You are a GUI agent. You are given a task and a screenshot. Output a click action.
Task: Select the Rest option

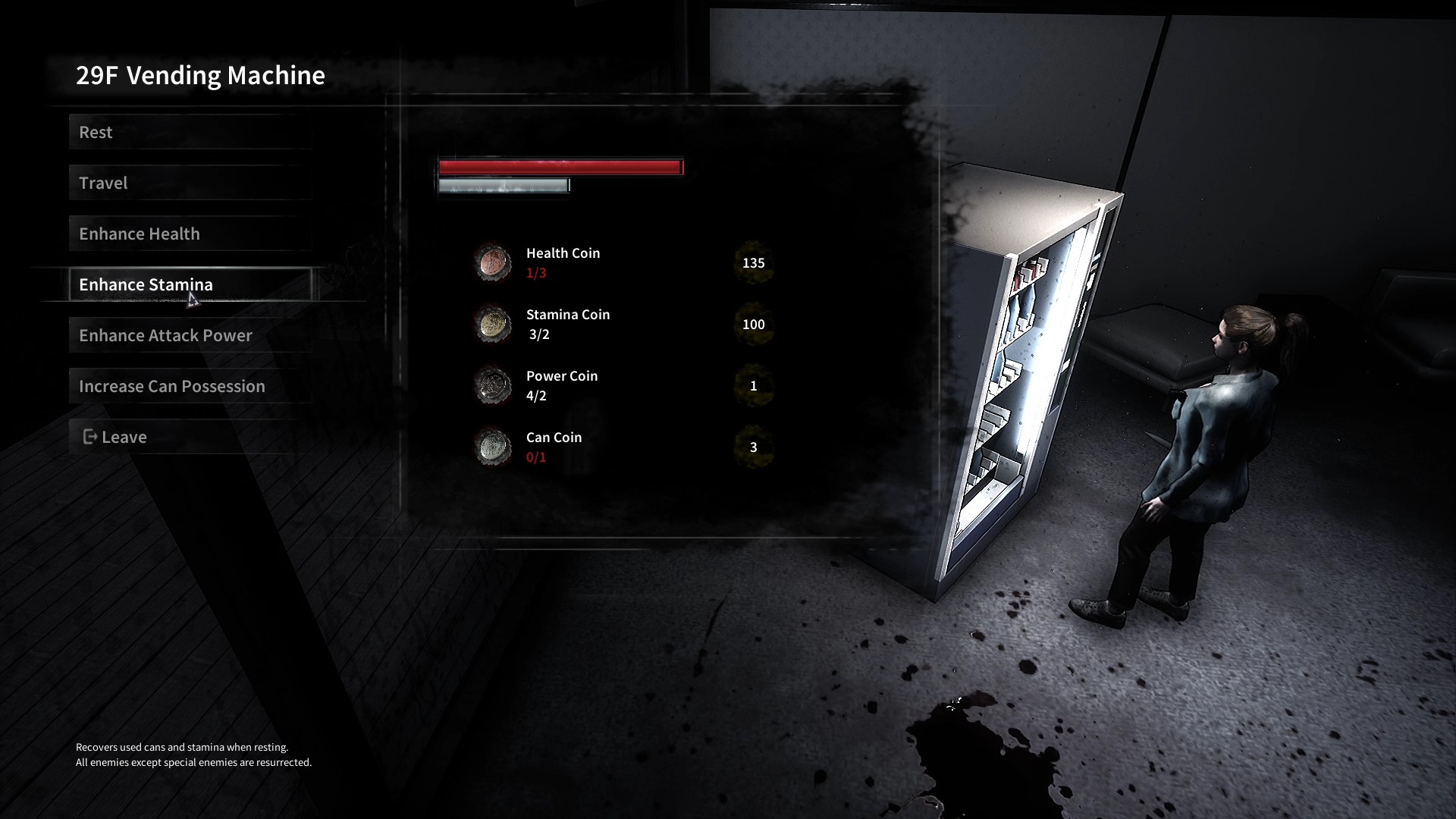click(190, 132)
